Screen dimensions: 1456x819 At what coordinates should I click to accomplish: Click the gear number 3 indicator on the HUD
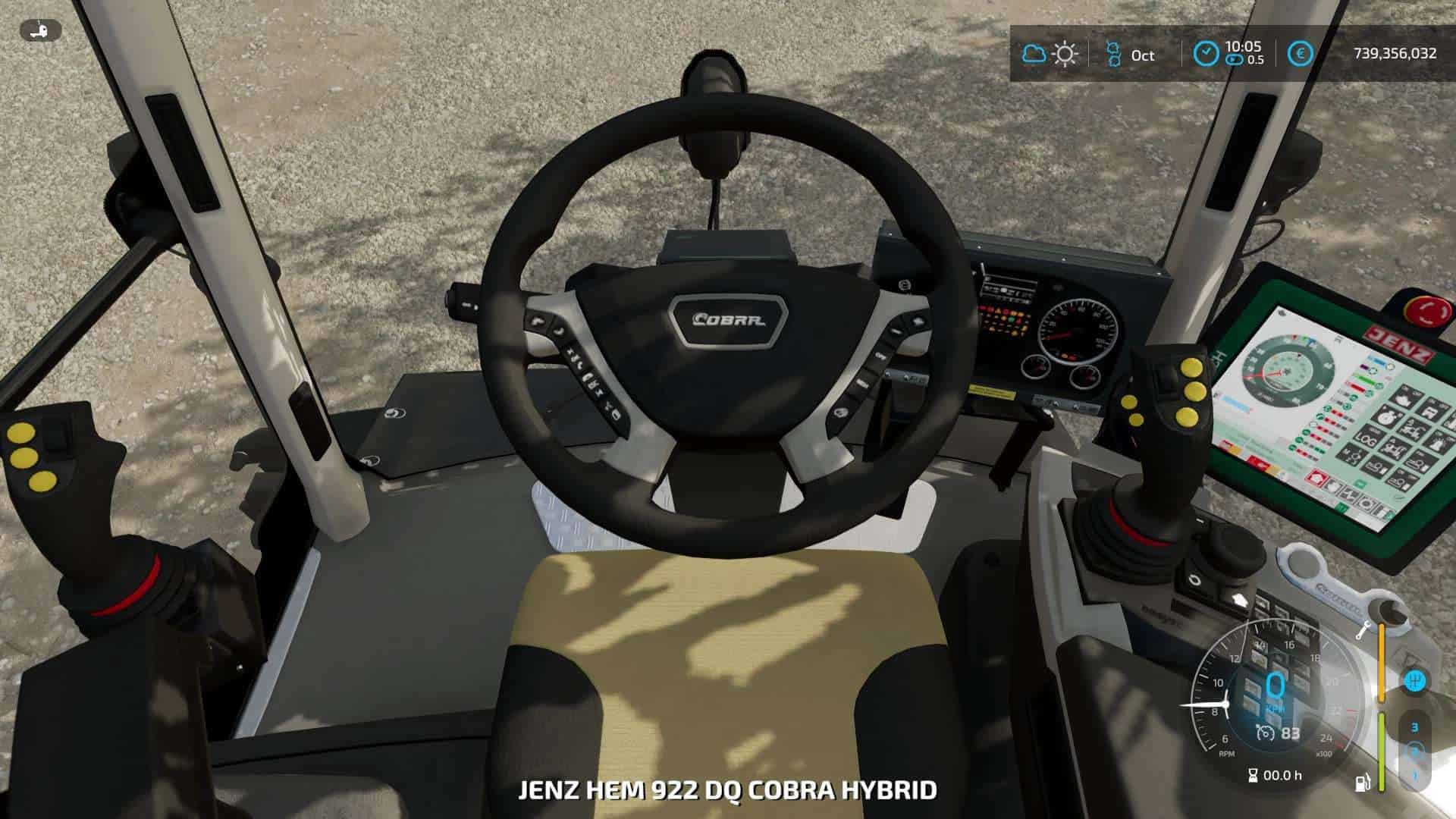point(1416,726)
